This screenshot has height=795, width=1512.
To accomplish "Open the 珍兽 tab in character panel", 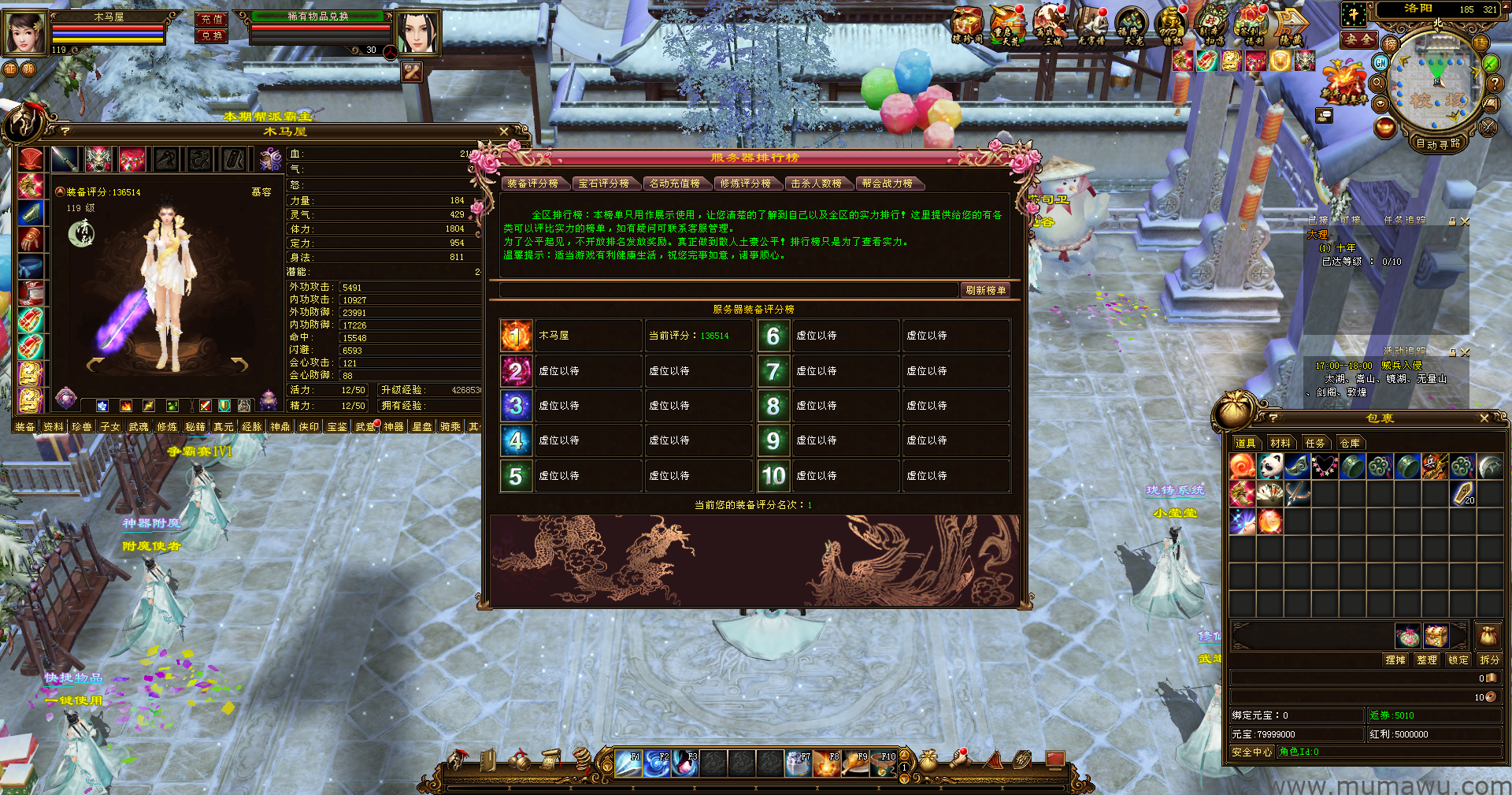I will [x=81, y=427].
